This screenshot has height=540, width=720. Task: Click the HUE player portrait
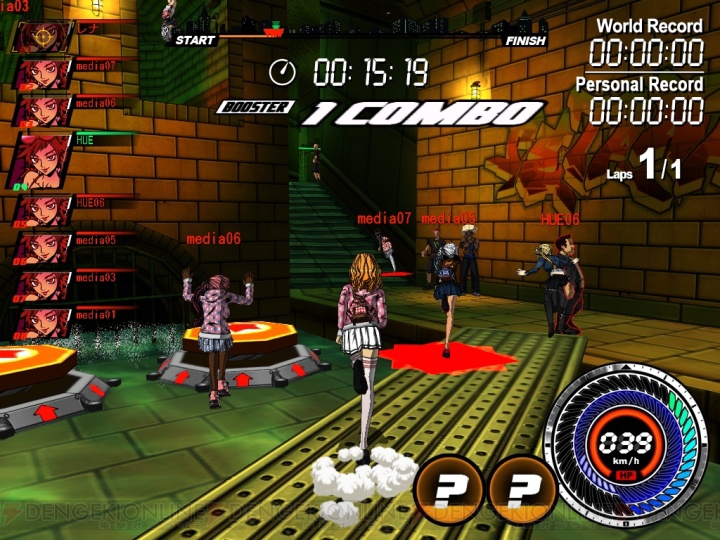click(x=38, y=159)
